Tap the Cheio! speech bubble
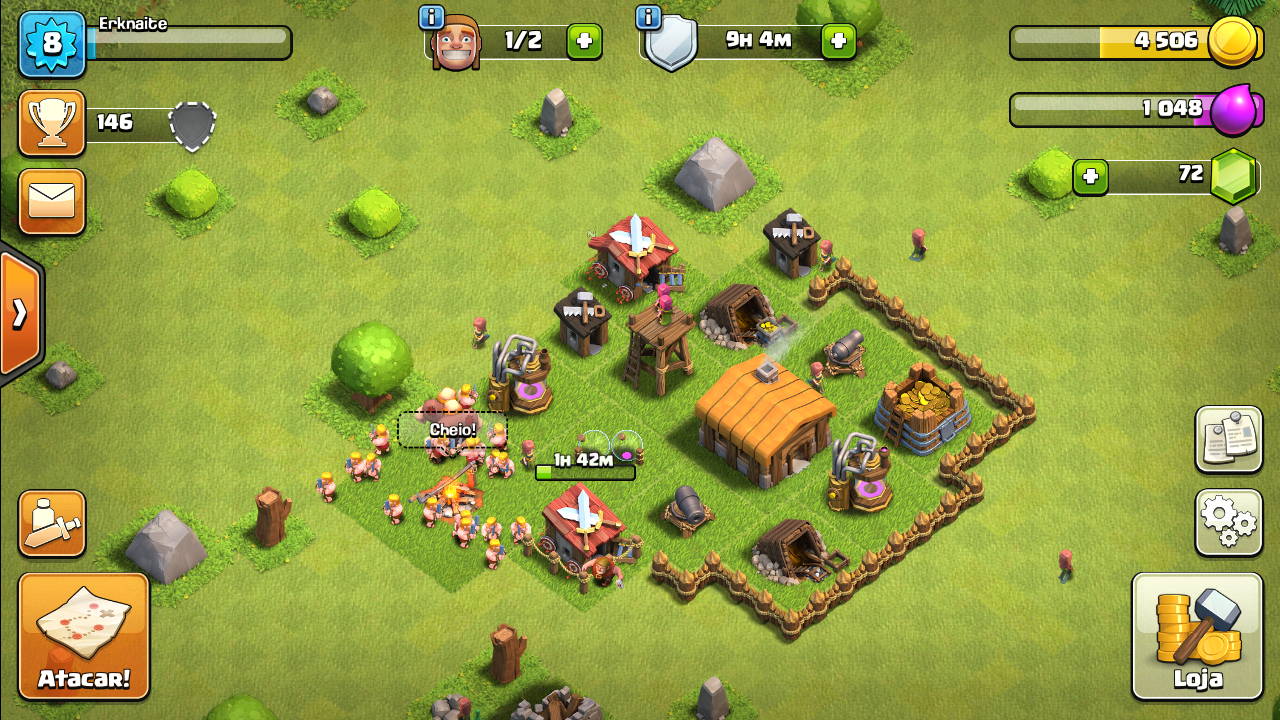The width and height of the screenshot is (1280, 720). point(452,430)
